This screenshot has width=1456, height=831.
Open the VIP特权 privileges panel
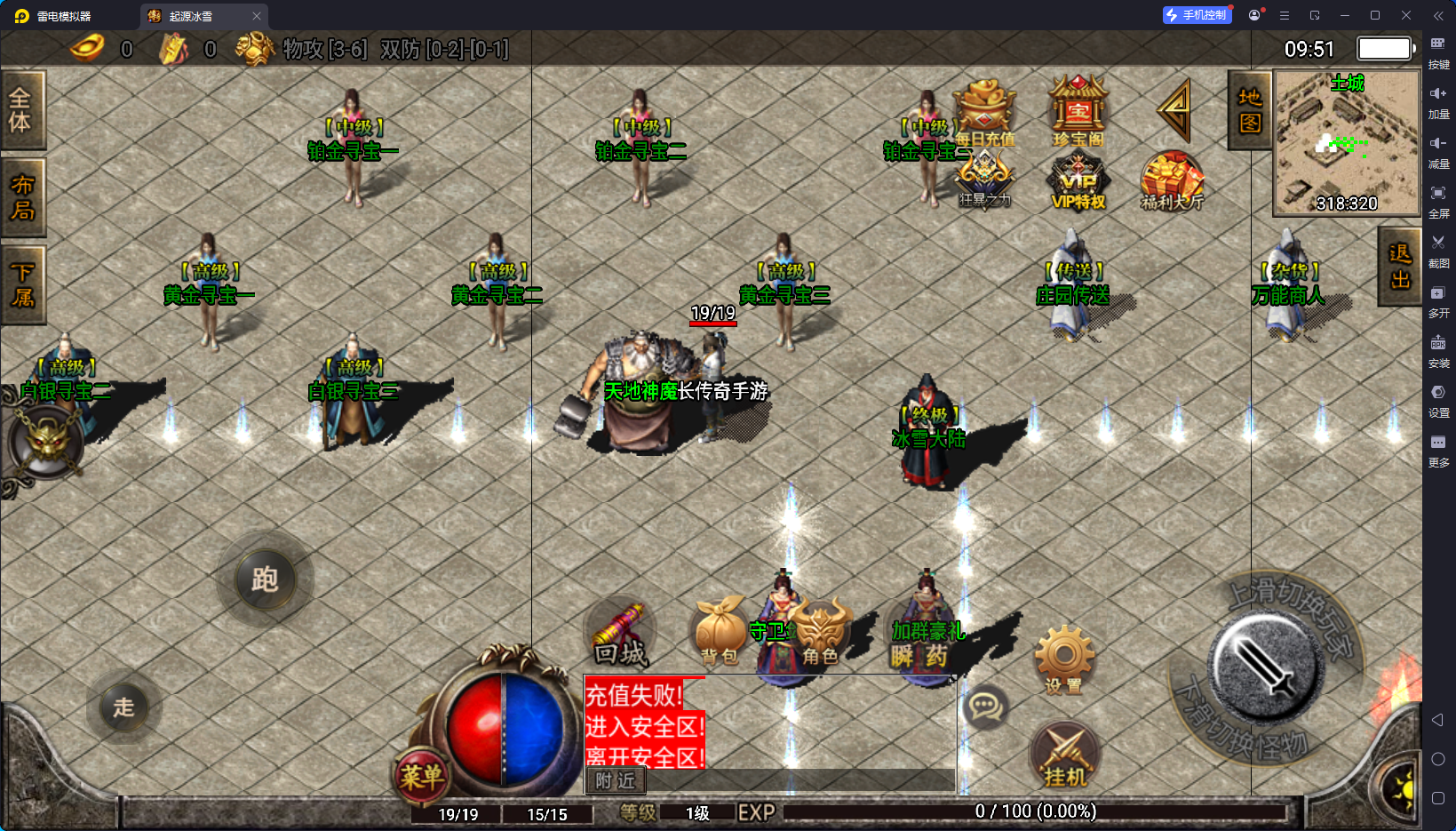[1078, 182]
